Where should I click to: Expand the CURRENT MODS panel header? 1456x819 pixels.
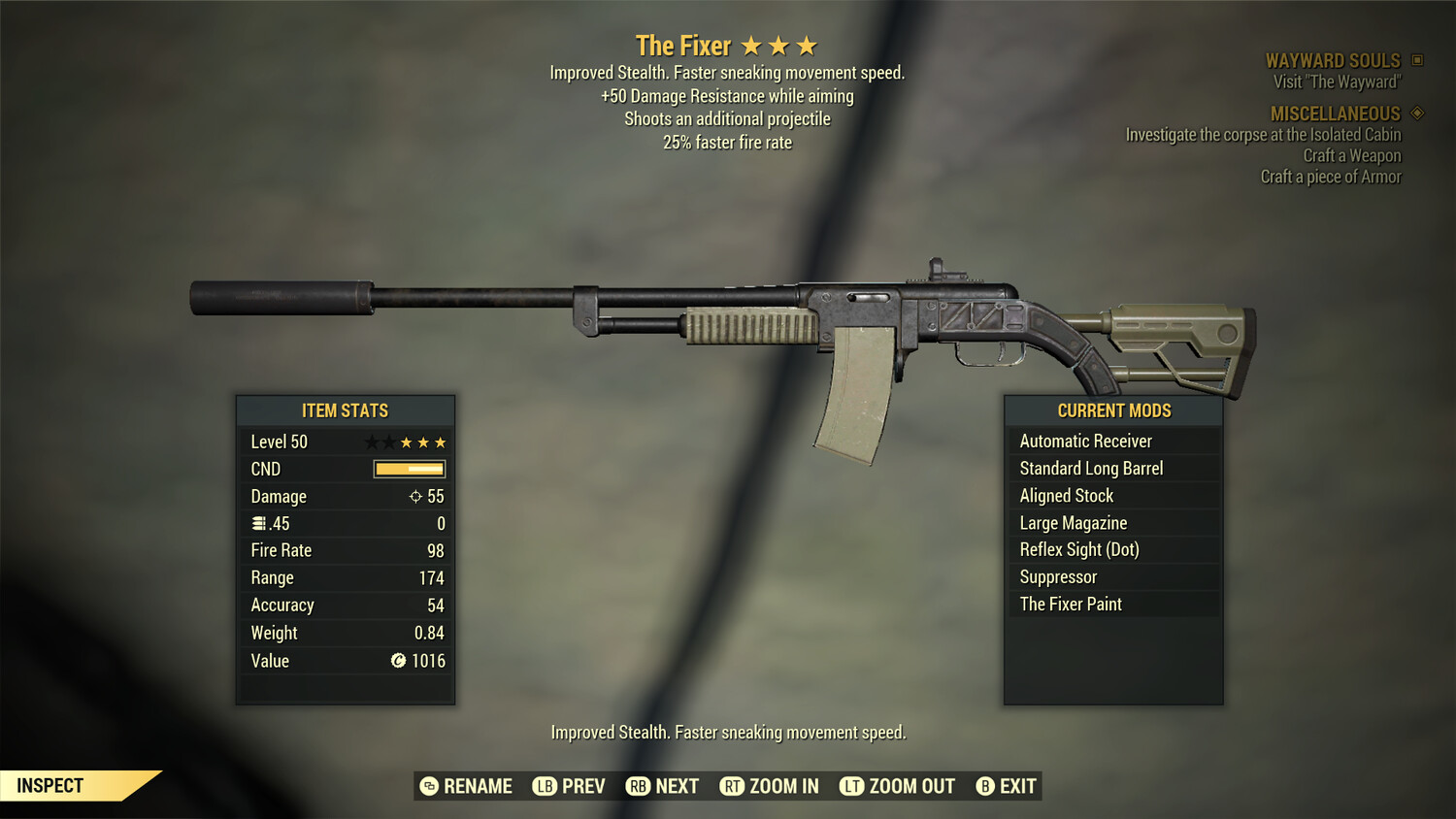tap(1113, 409)
